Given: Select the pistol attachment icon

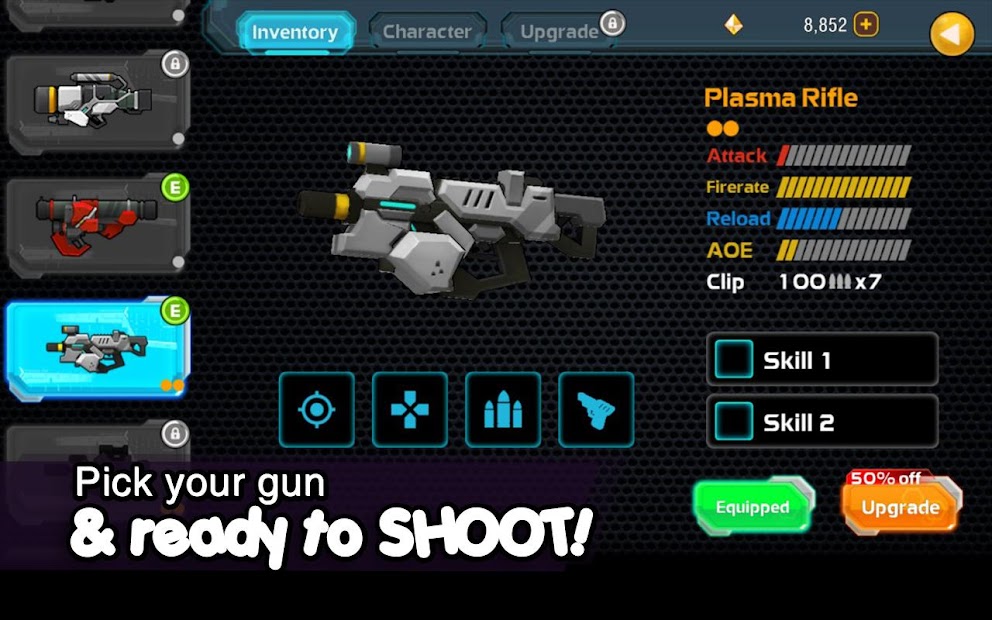Looking at the screenshot, I should tap(596, 409).
